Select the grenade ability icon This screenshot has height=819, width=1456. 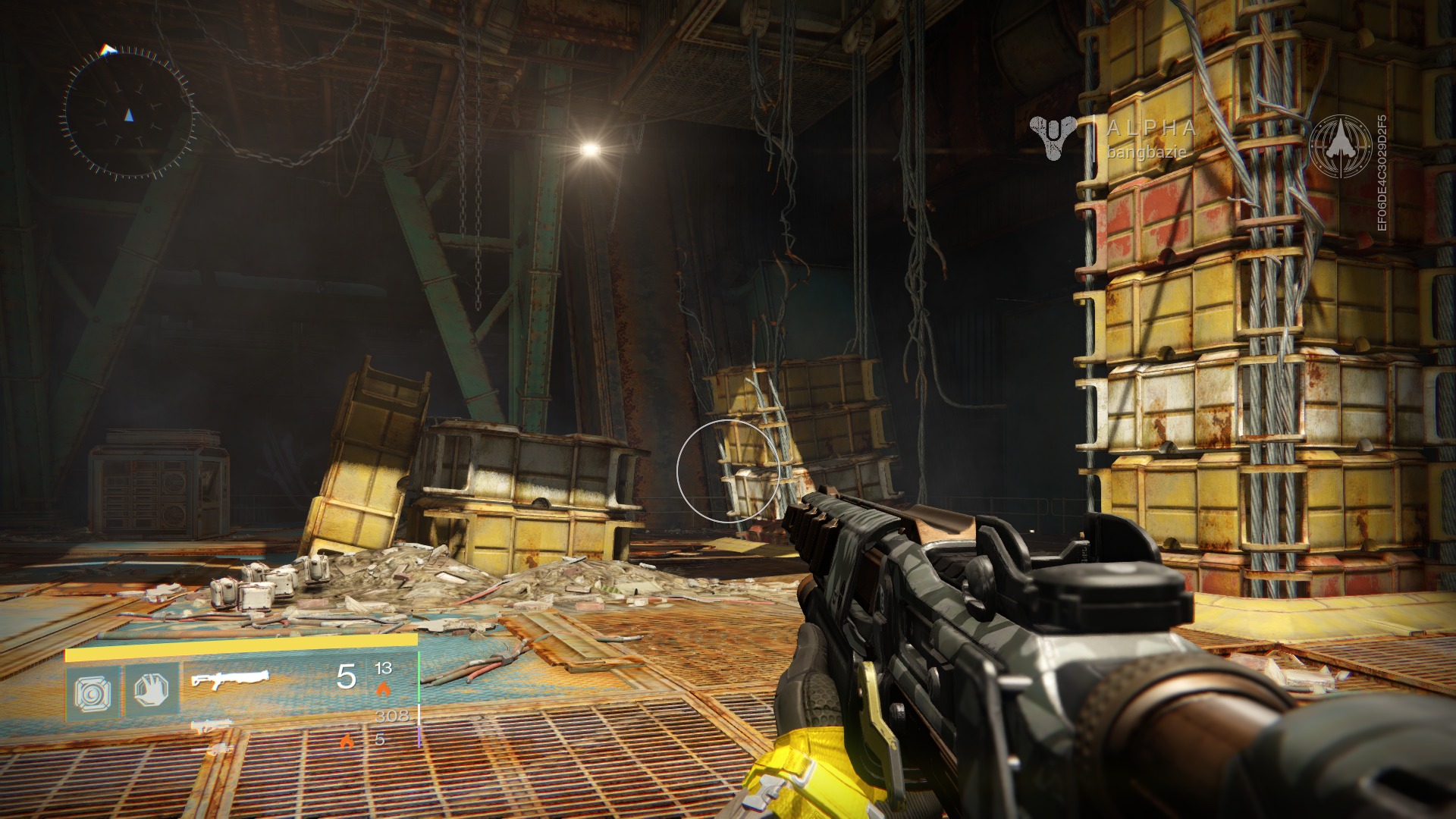[93, 692]
